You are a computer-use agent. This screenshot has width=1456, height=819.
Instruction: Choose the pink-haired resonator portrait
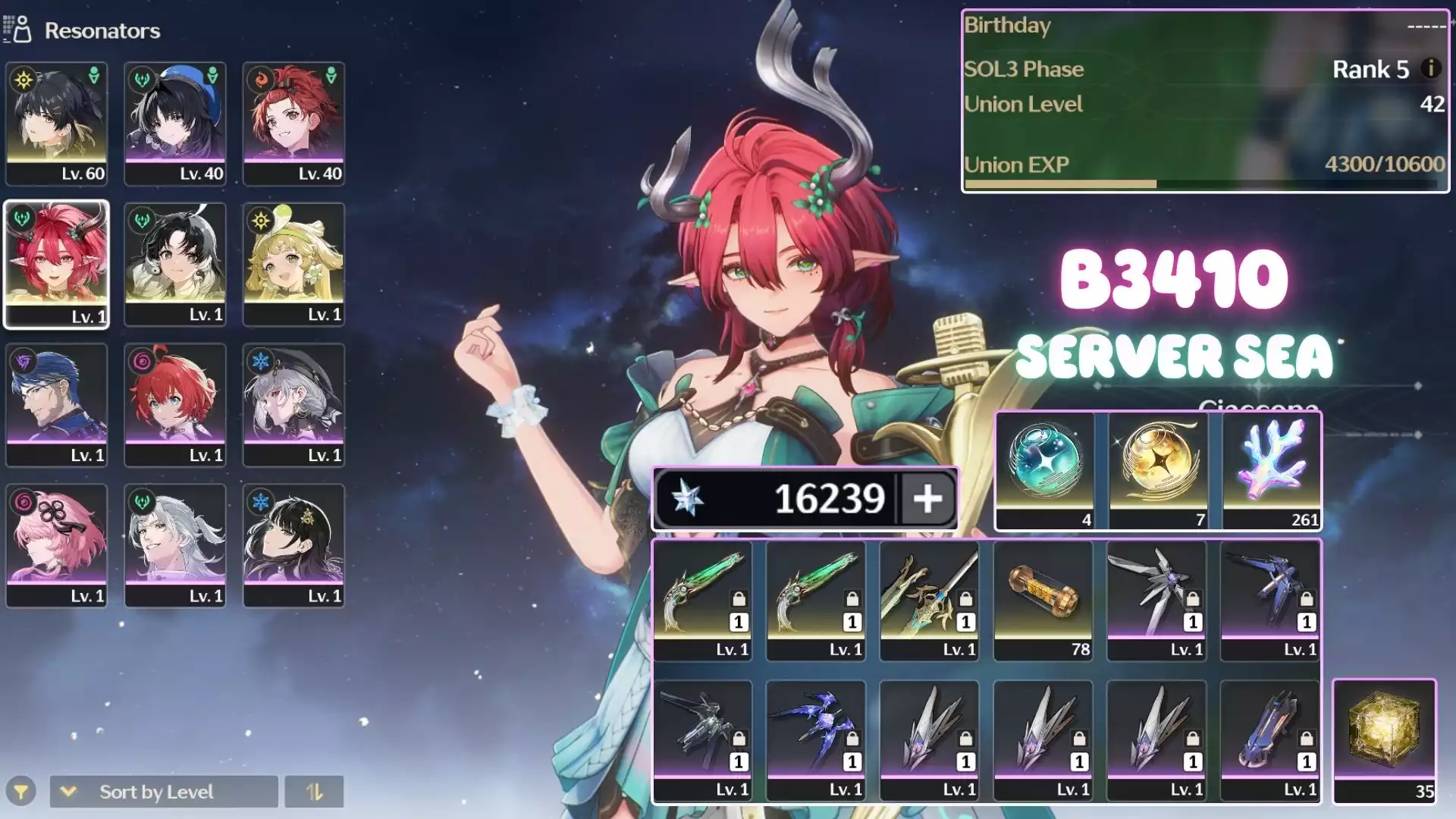tap(56, 545)
